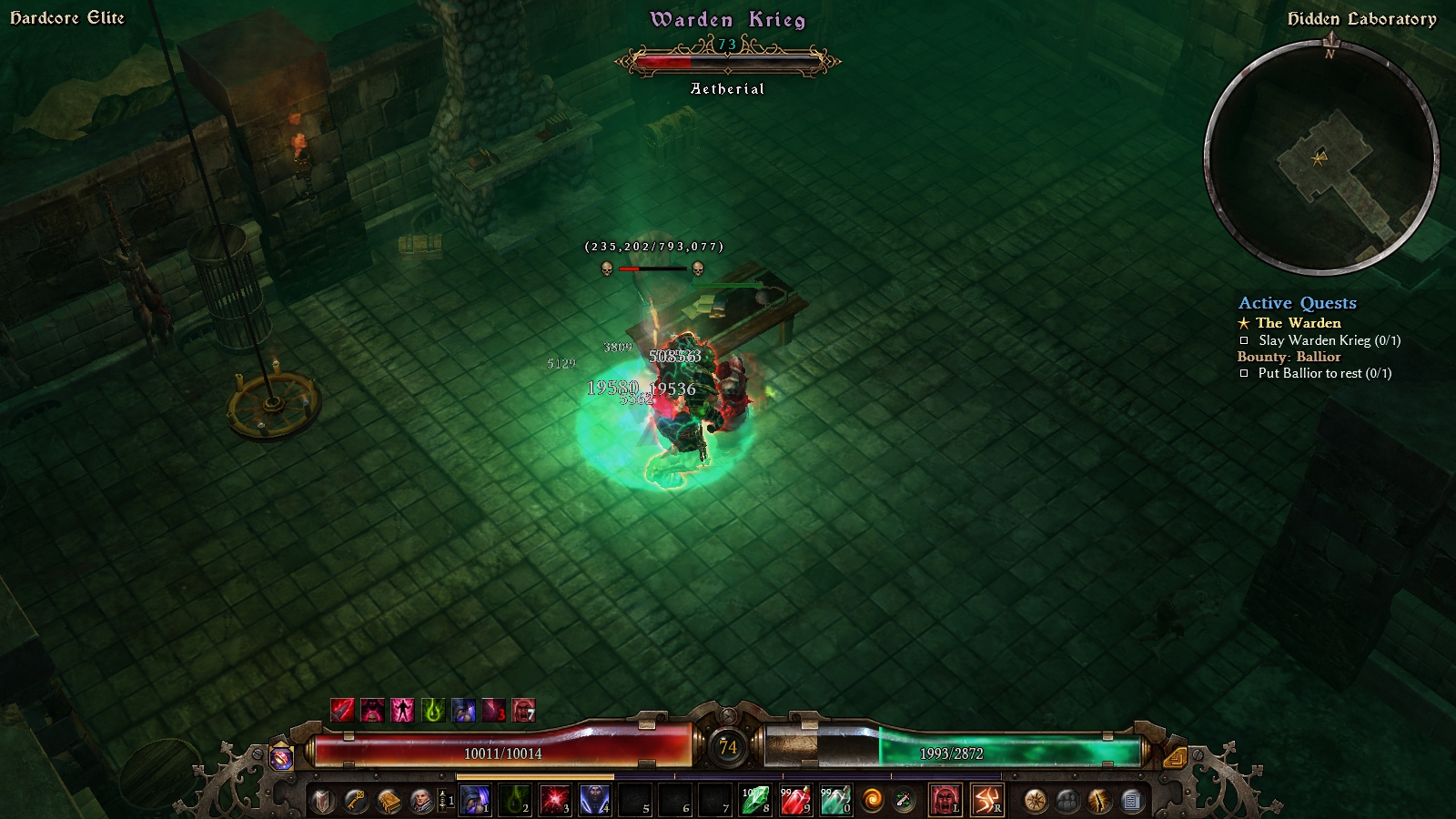Select the orange slash right-click skill
This screenshot has height=819, width=1456.
click(x=987, y=801)
